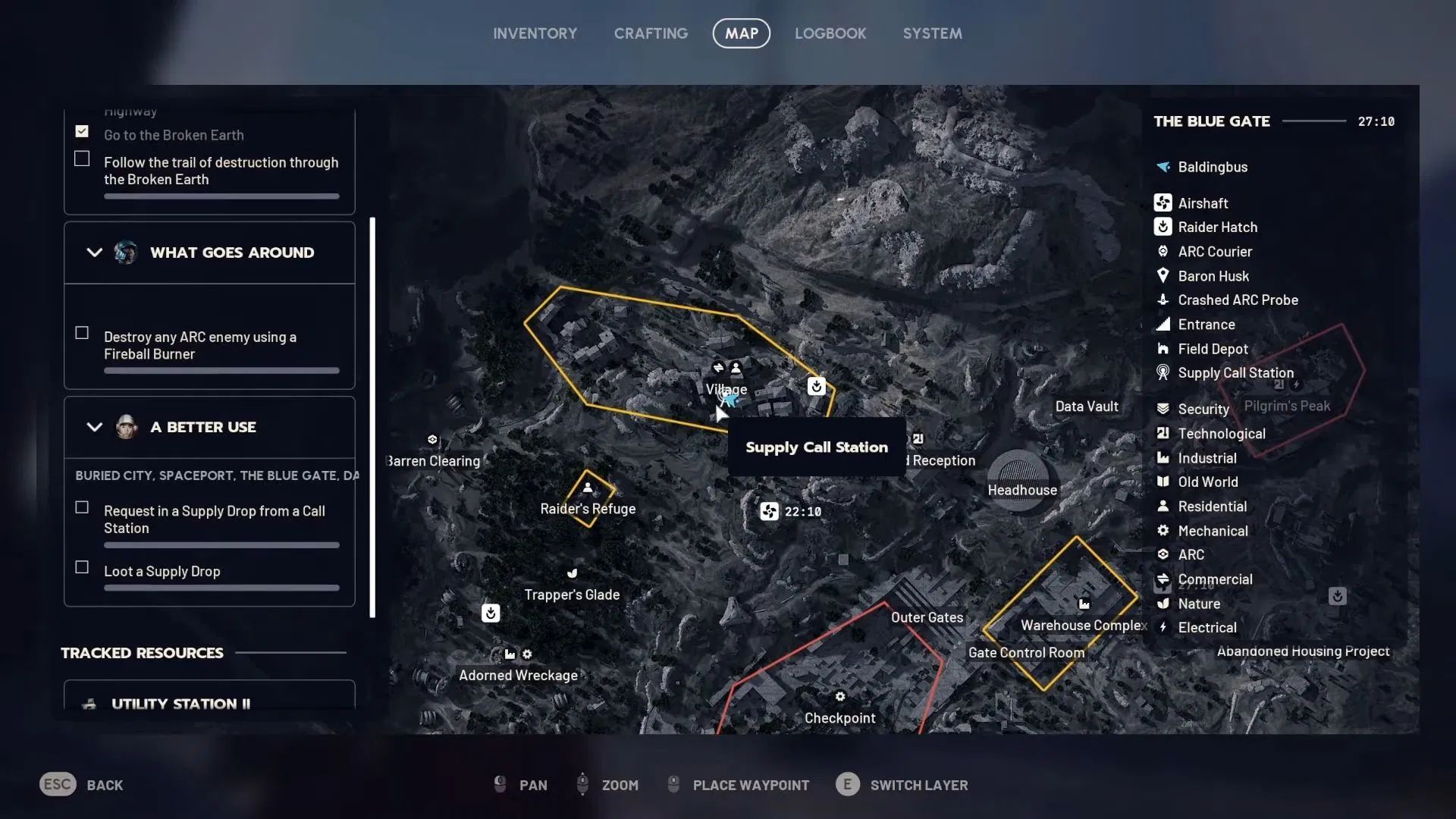Click the Crashed ARC Probe legend icon

[x=1163, y=300]
